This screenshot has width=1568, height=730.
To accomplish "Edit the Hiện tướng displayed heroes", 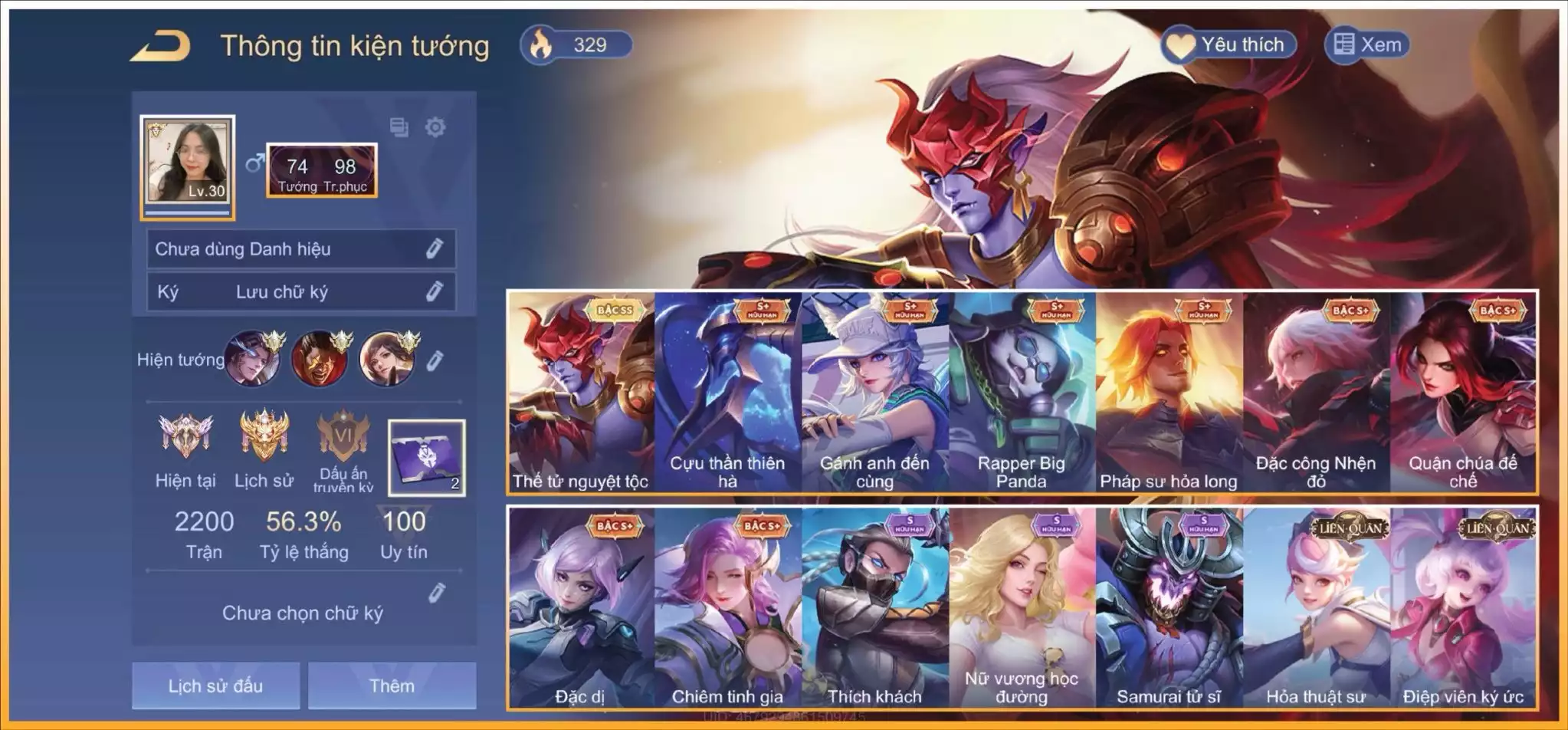I will [x=435, y=360].
